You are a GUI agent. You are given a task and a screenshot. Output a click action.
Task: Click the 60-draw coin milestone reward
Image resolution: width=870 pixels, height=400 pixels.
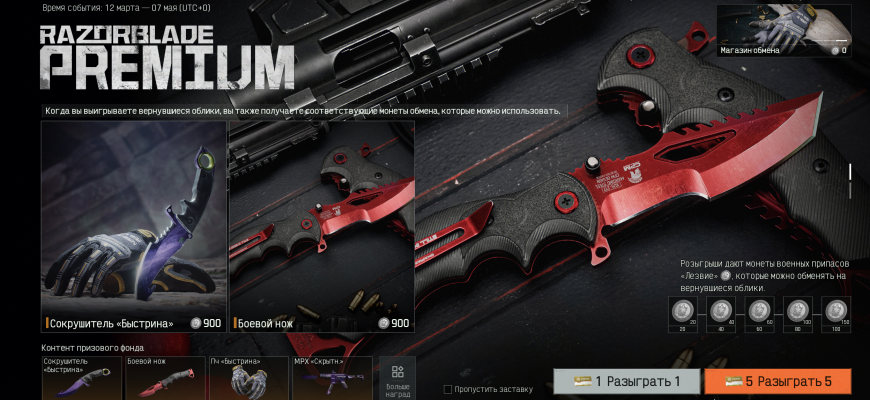click(x=759, y=312)
